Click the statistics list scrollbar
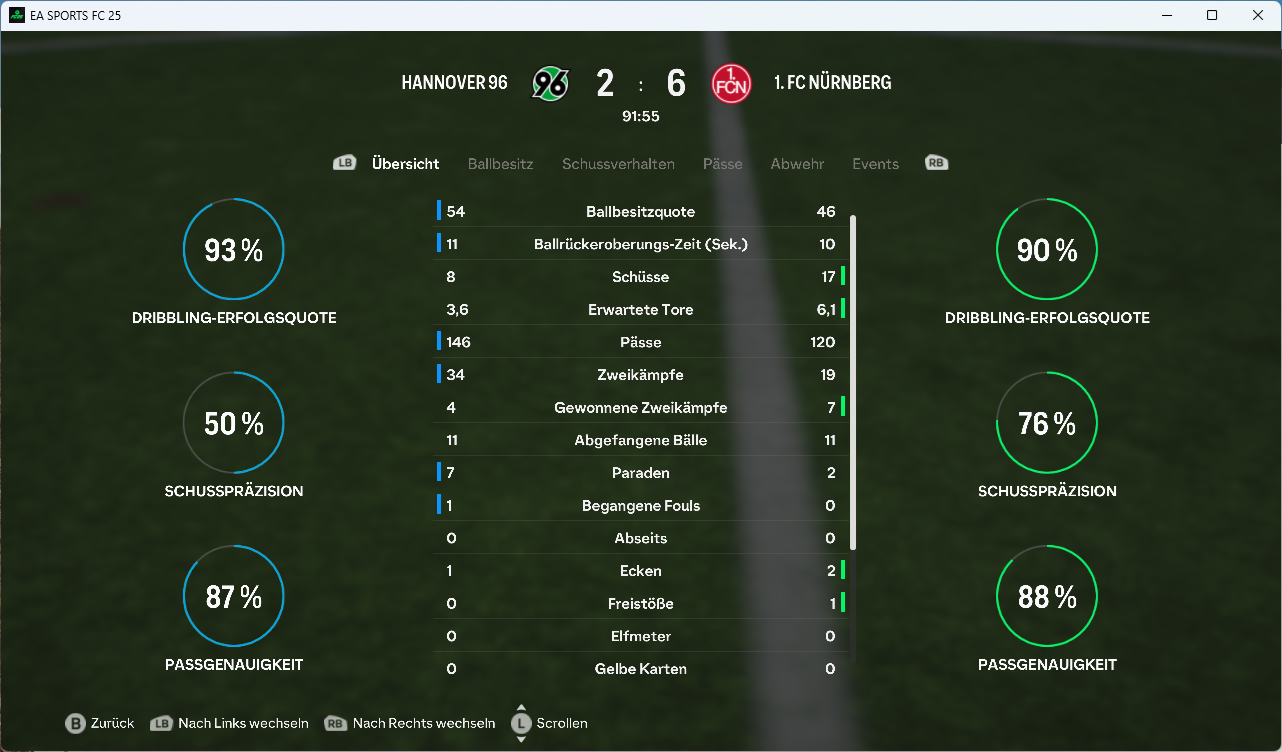Image resolution: width=1282 pixels, height=752 pixels. coord(853,380)
